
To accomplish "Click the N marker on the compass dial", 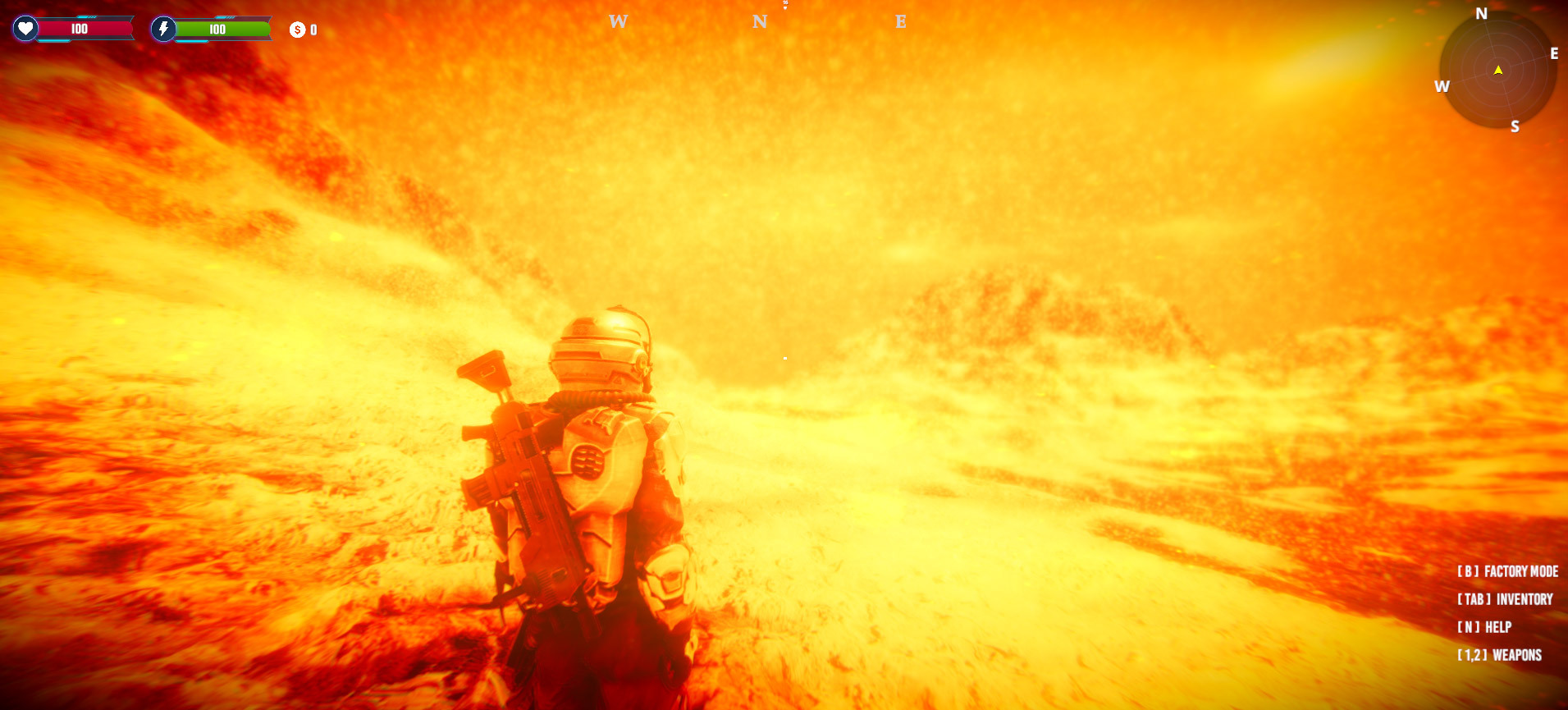I will [x=1480, y=14].
